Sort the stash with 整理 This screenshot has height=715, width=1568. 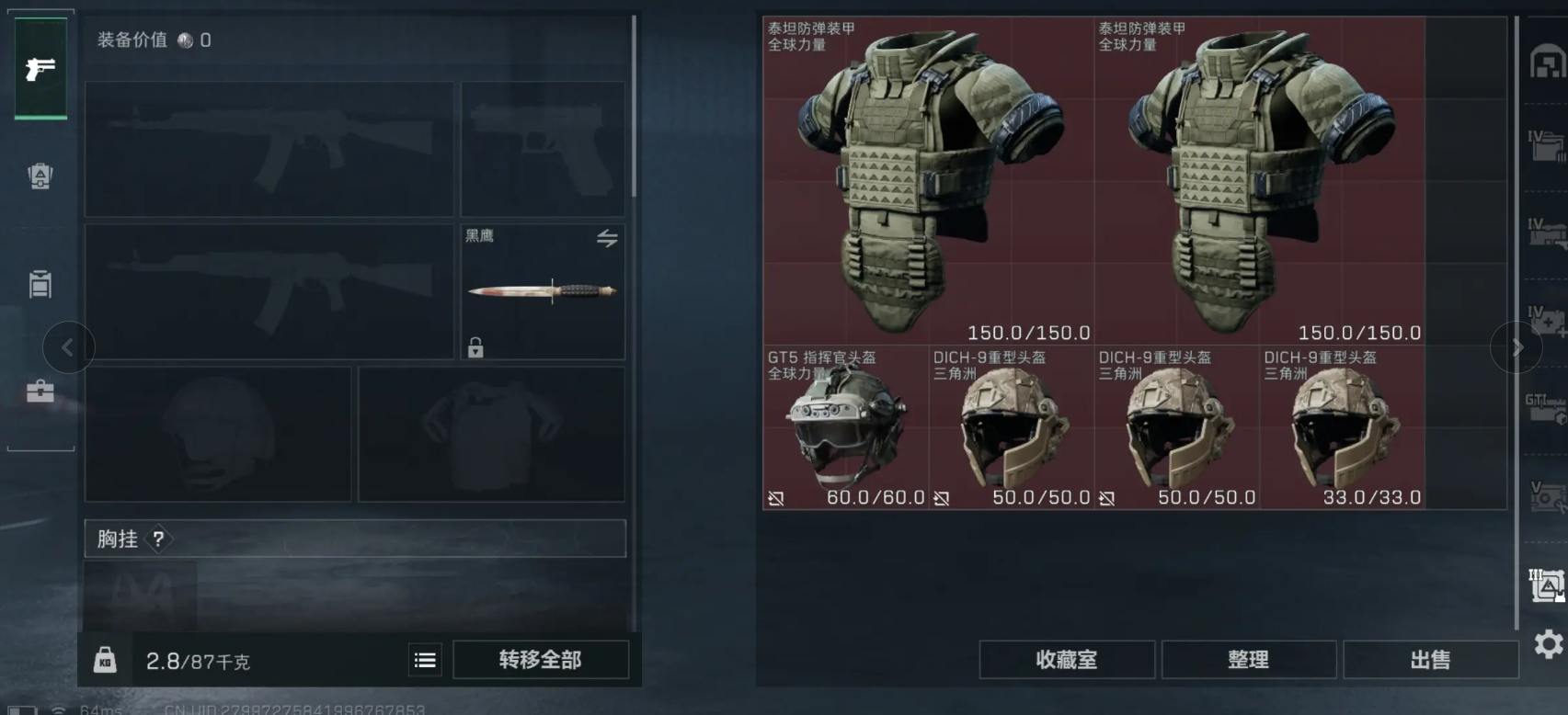tap(1248, 660)
